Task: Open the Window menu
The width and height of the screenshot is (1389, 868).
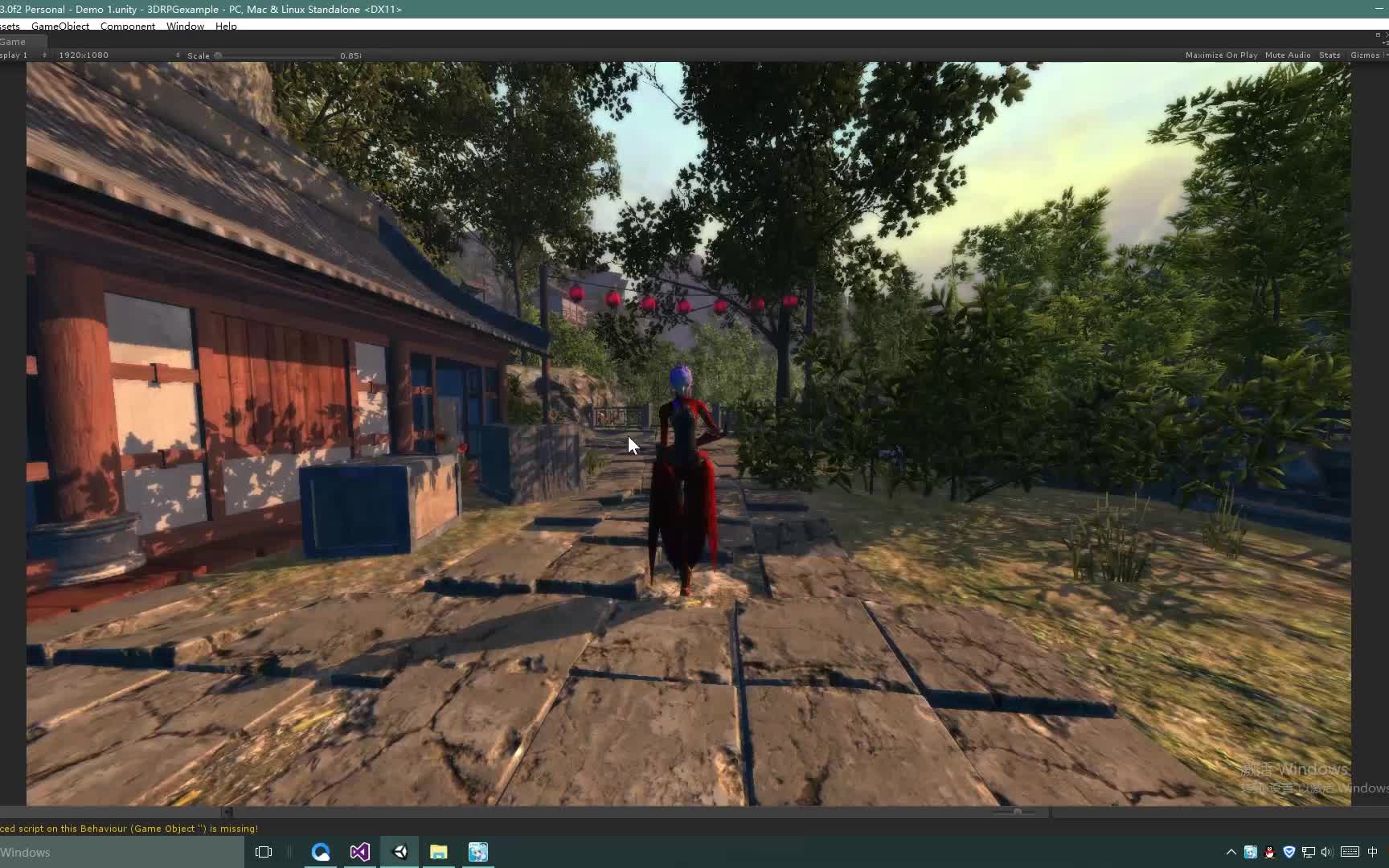Action: point(185,26)
